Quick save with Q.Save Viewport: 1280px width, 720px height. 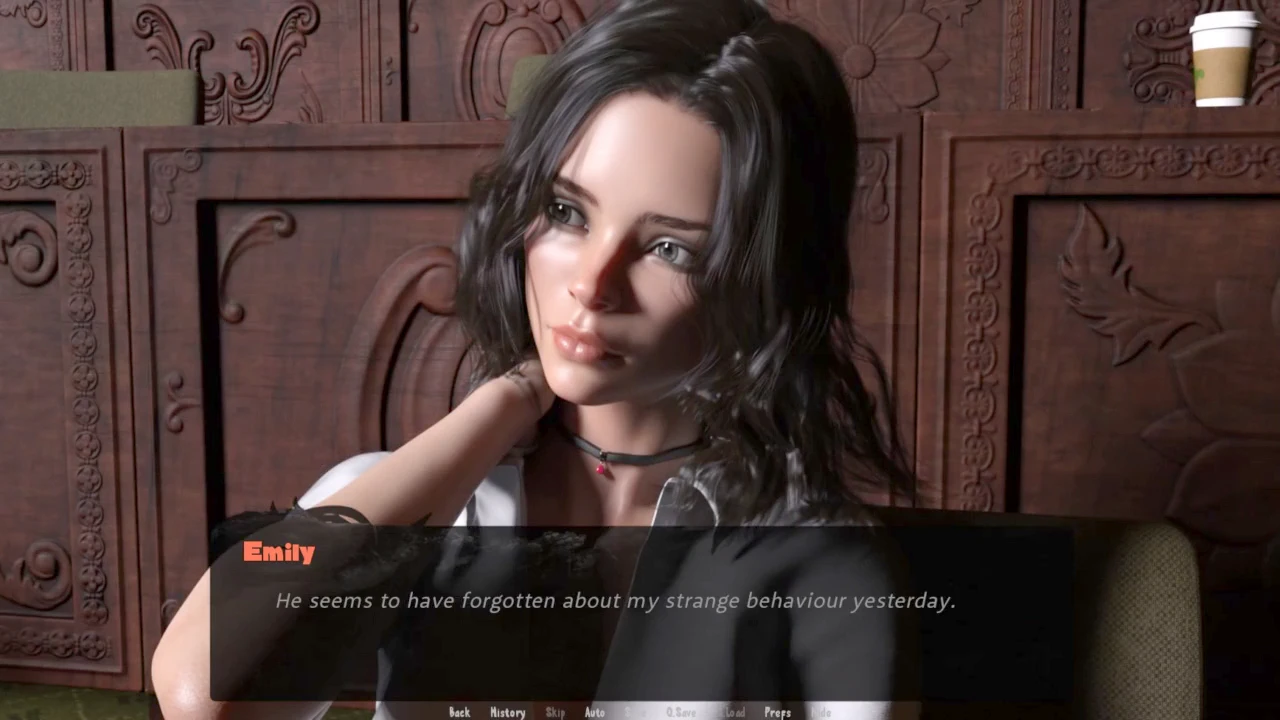pyautogui.click(x=681, y=712)
